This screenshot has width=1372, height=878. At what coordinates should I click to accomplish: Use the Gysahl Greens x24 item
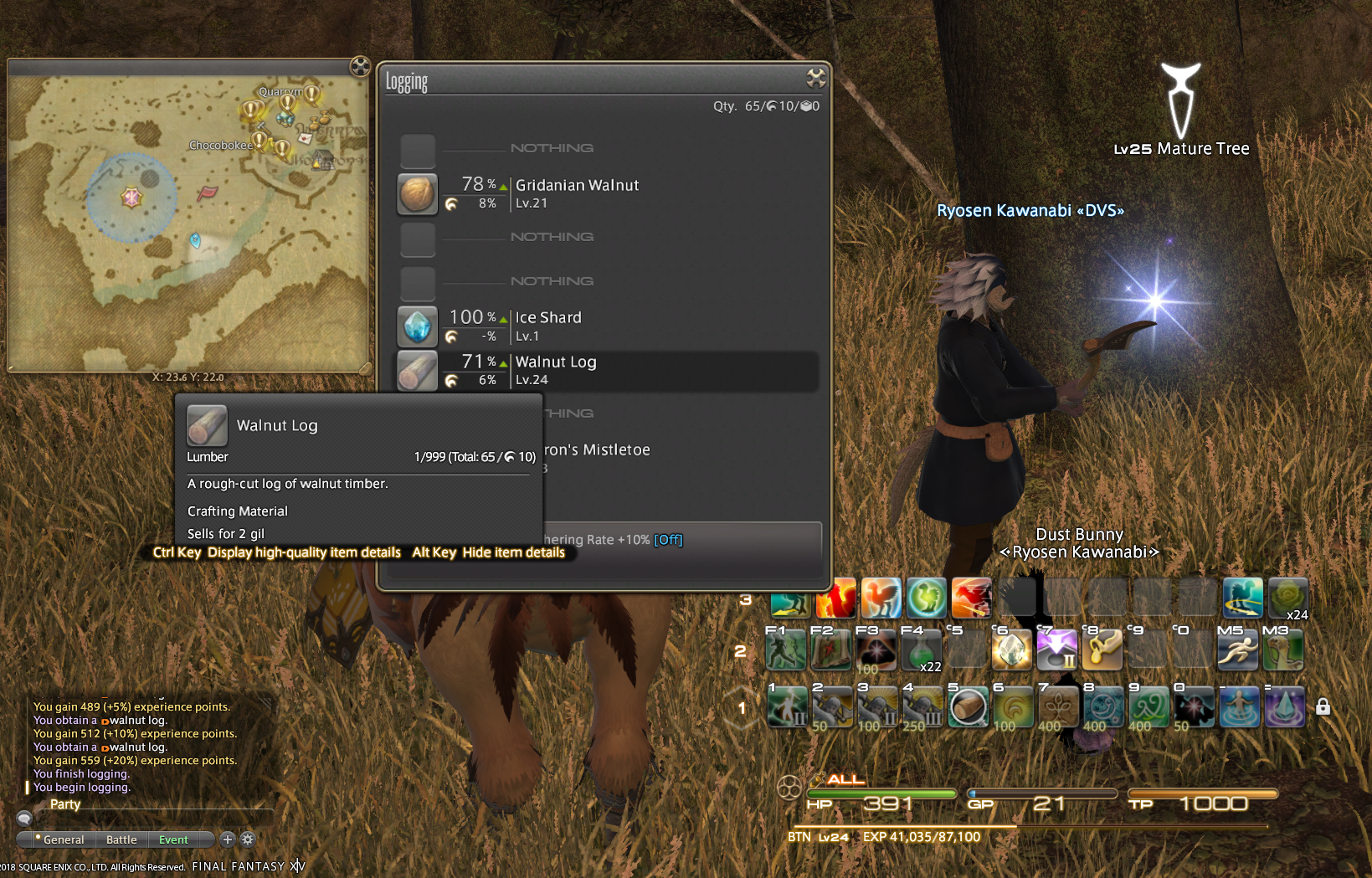pyautogui.click(x=1287, y=598)
